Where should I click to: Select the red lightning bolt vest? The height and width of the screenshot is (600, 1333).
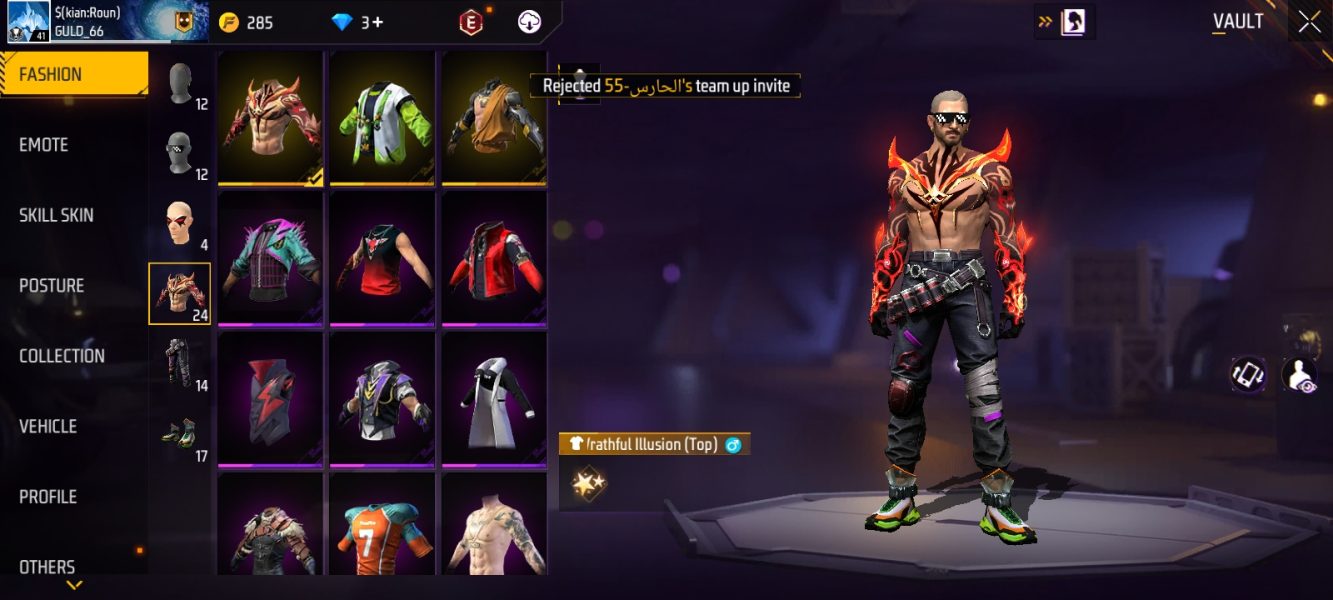[x=270, y=399]
